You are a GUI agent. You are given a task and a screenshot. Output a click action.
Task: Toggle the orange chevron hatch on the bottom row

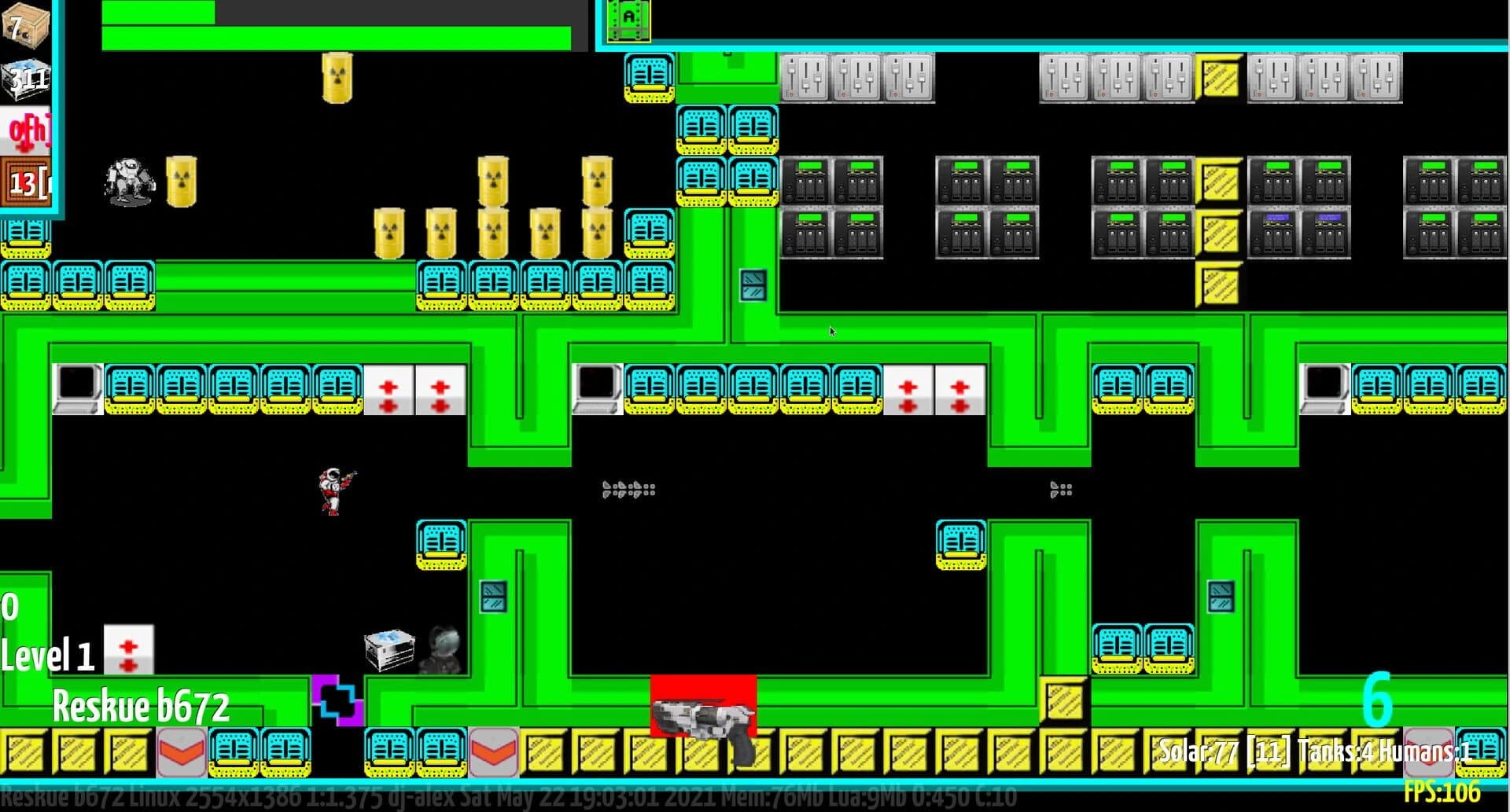[181, 752]
